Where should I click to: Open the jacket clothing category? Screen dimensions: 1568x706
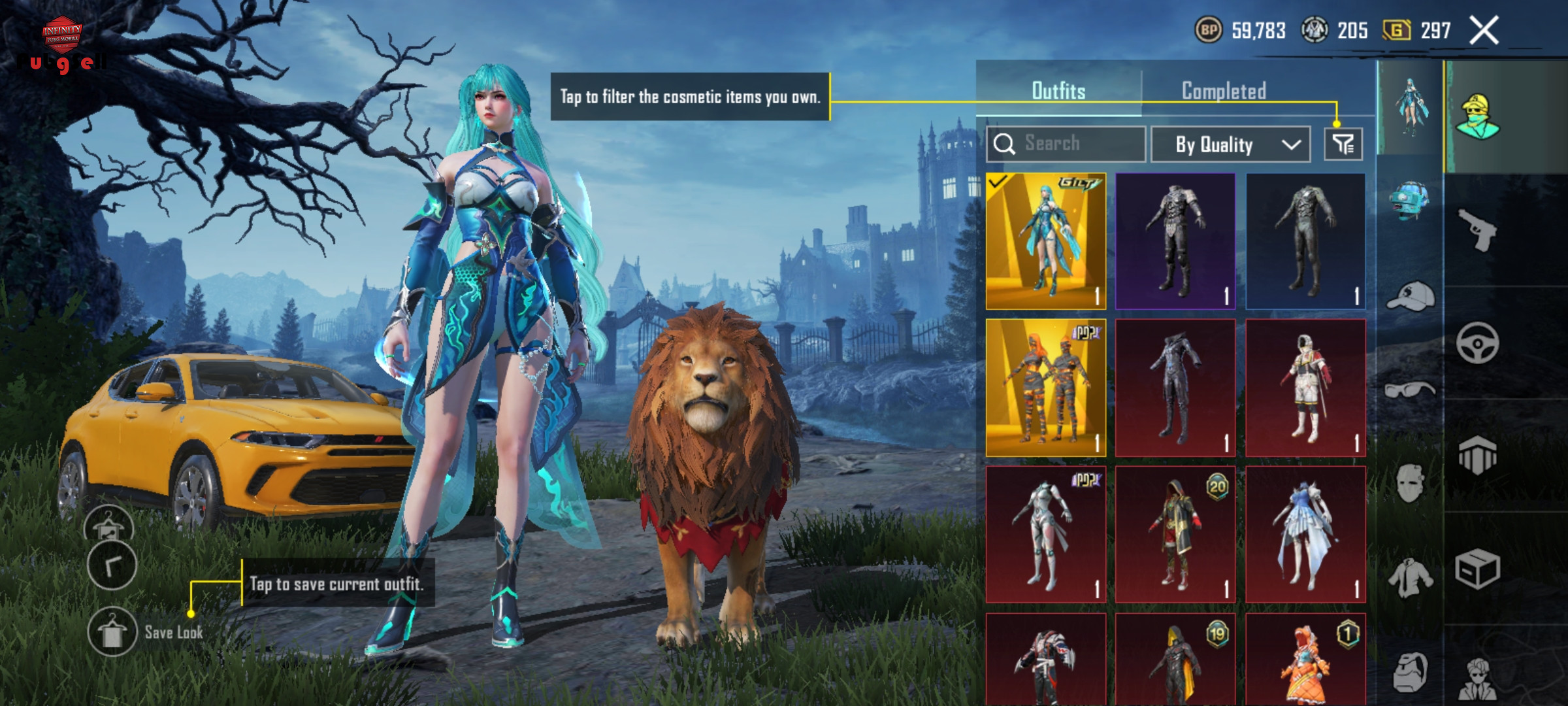pyautogui.click(x=1410, y=577)
